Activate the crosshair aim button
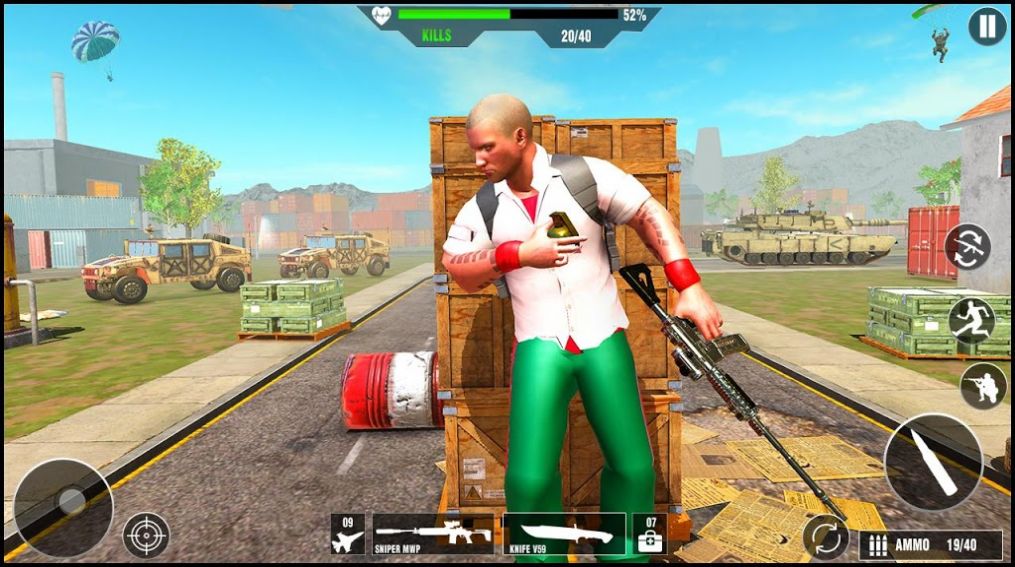 pyautogui.click(x=146, y=534)
